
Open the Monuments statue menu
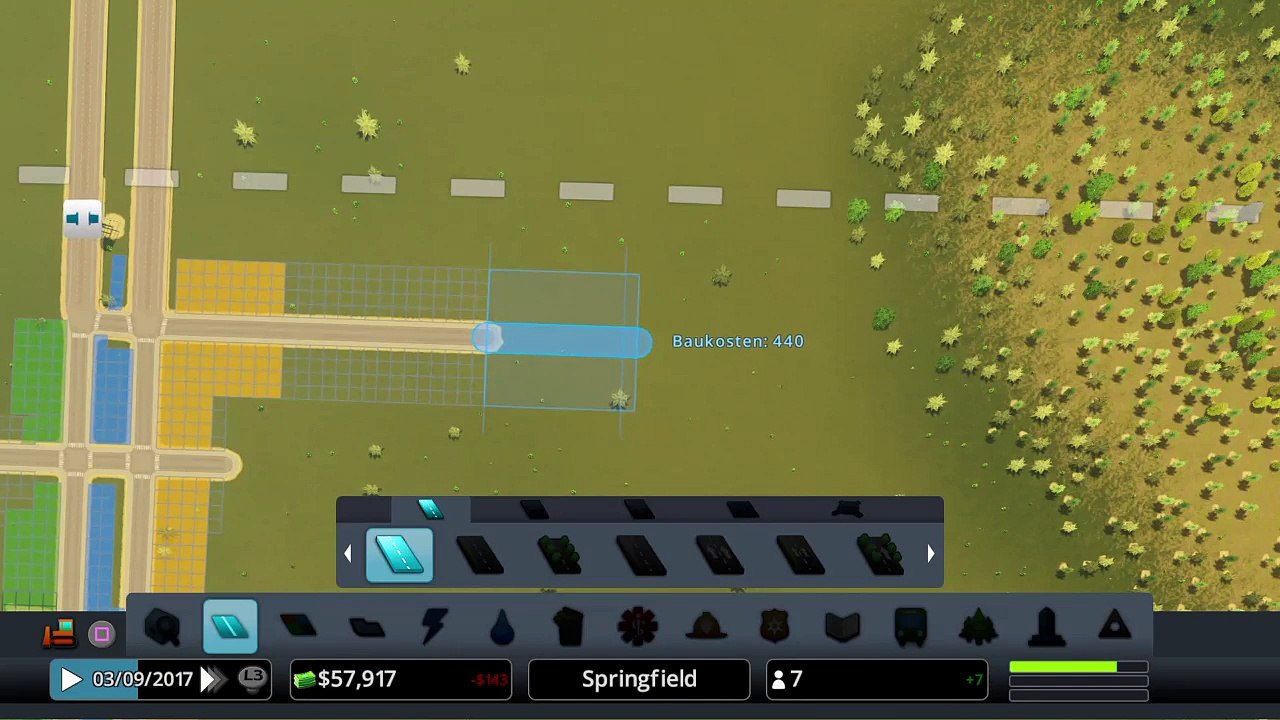(1046, 627)
